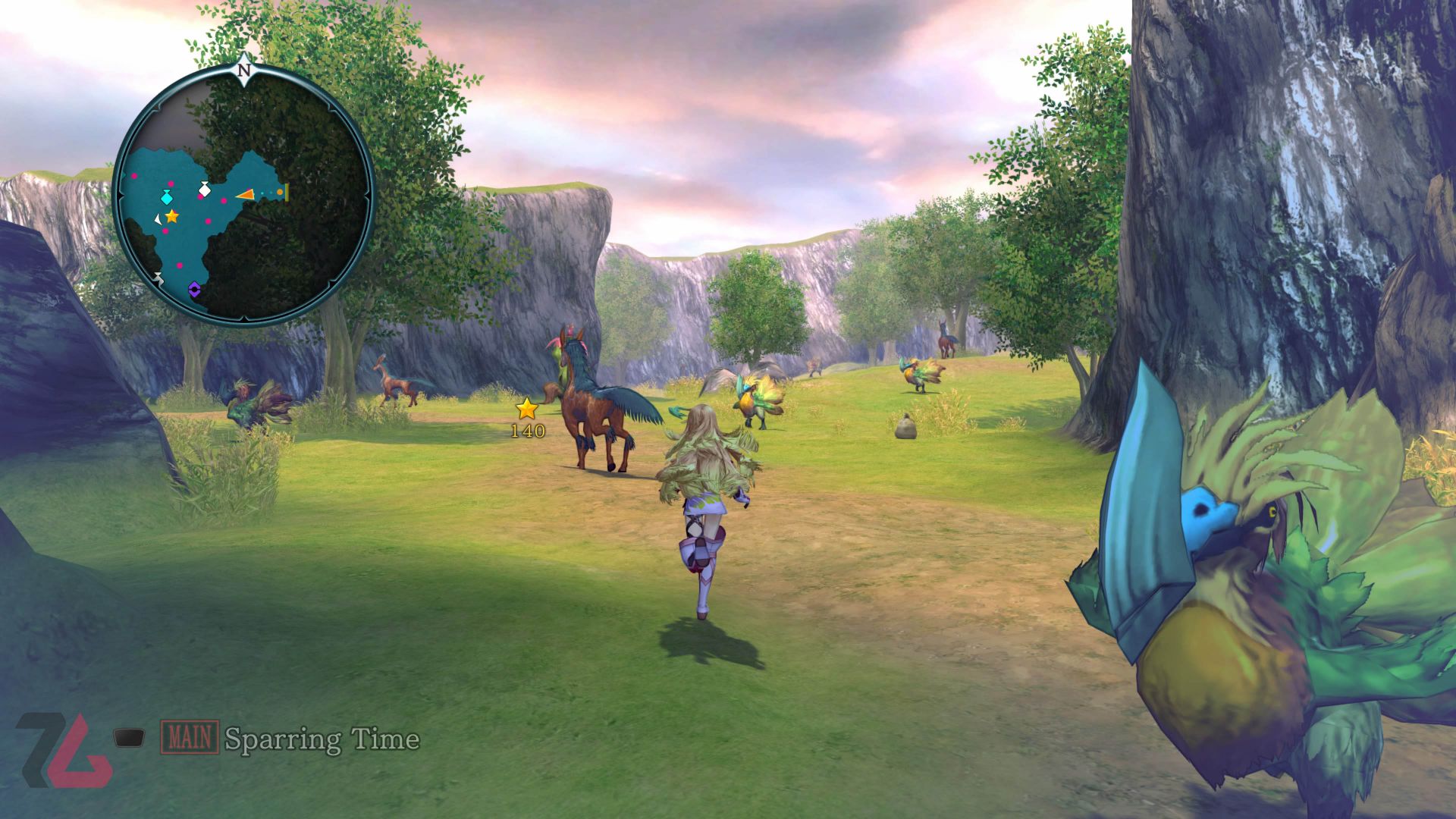Toggle the gray chevron marker at minimap lower-left
Image resolution: width=1456 pixels, height=819 pixels.
pos(158,277)
